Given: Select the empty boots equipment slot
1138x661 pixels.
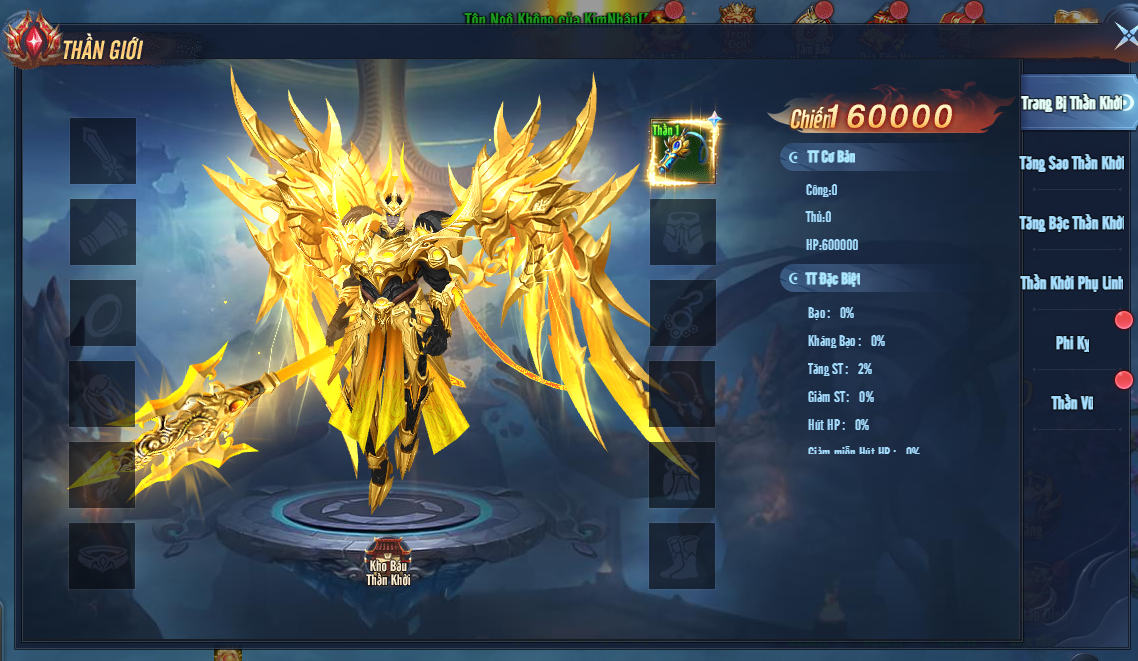Looking at the screenshot, I should click(x=683, y=556).
